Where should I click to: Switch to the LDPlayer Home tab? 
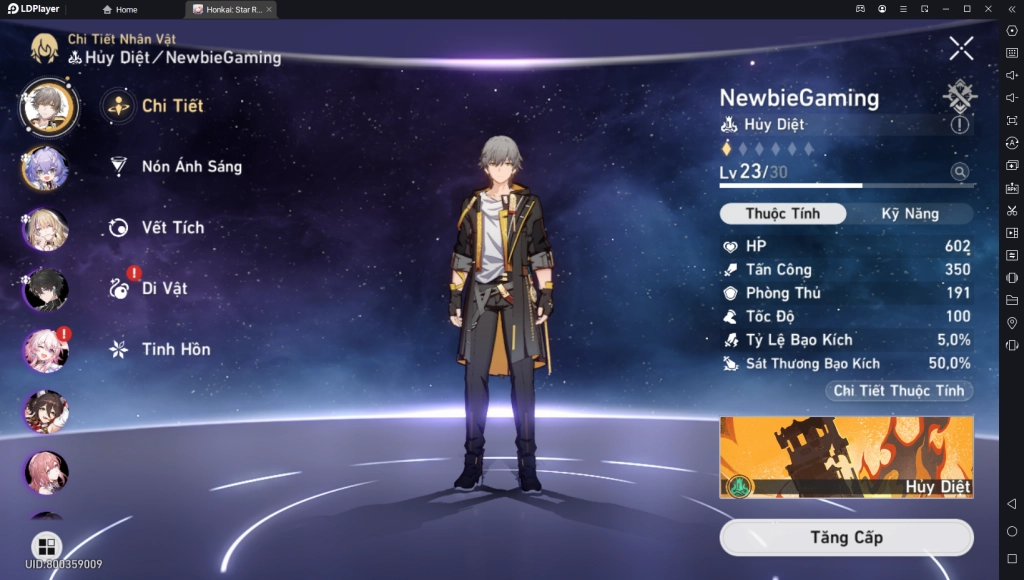[x=120, y=9]
